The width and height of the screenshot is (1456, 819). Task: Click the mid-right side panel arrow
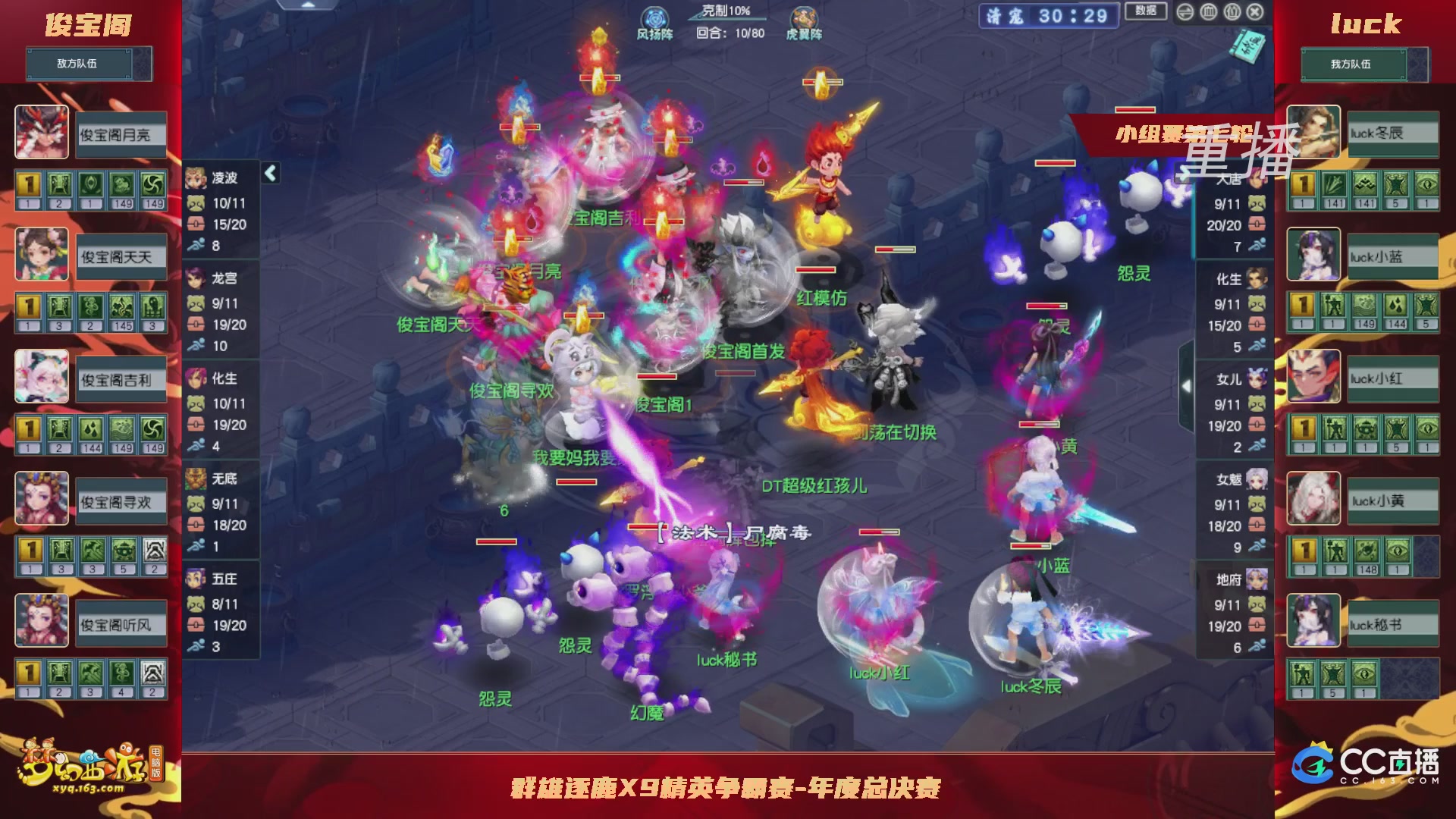(1188, 386)
